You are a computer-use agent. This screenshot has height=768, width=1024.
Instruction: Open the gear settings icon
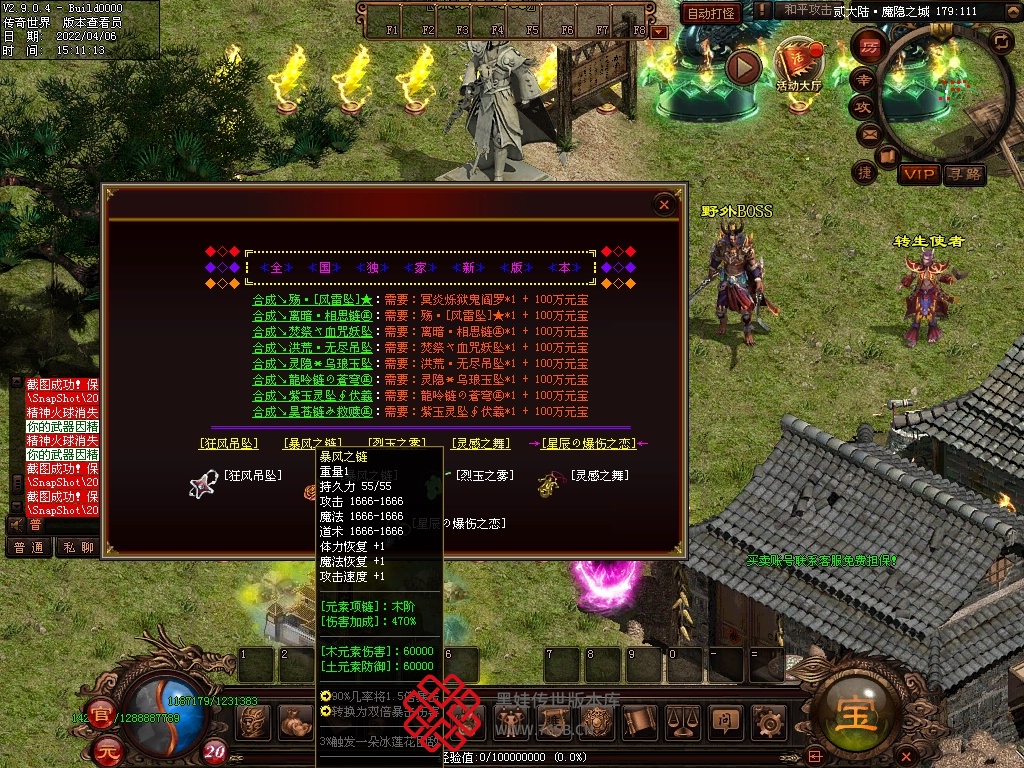point(767,719)
